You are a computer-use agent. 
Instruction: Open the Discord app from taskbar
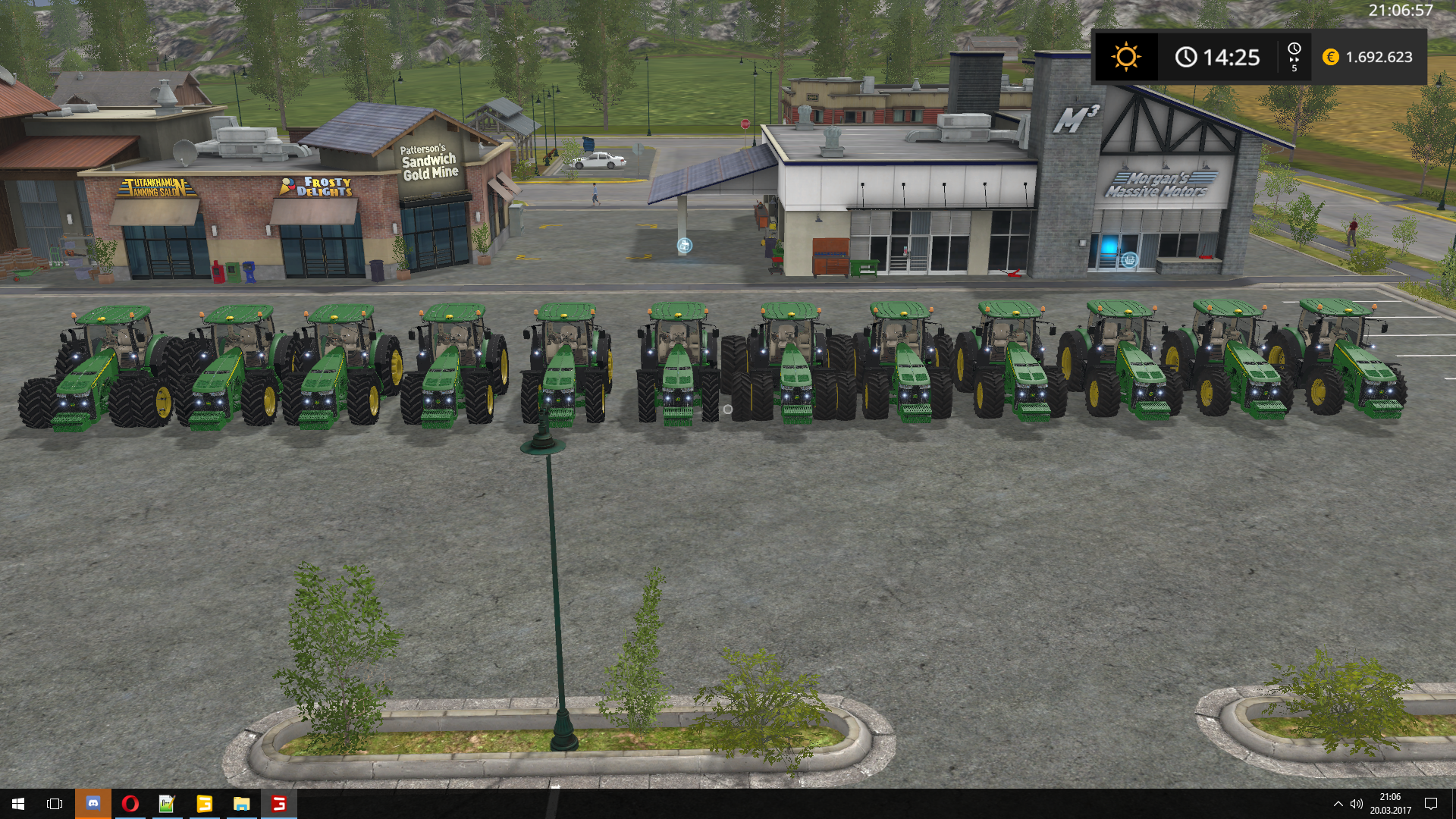pos(93,803)
